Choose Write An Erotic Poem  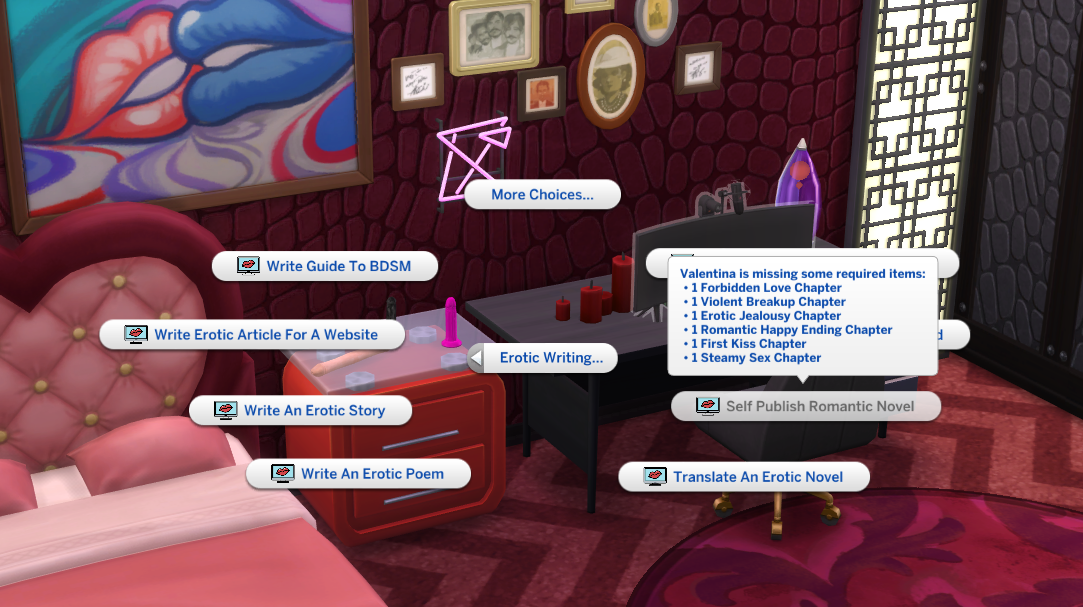pos(359,474)
